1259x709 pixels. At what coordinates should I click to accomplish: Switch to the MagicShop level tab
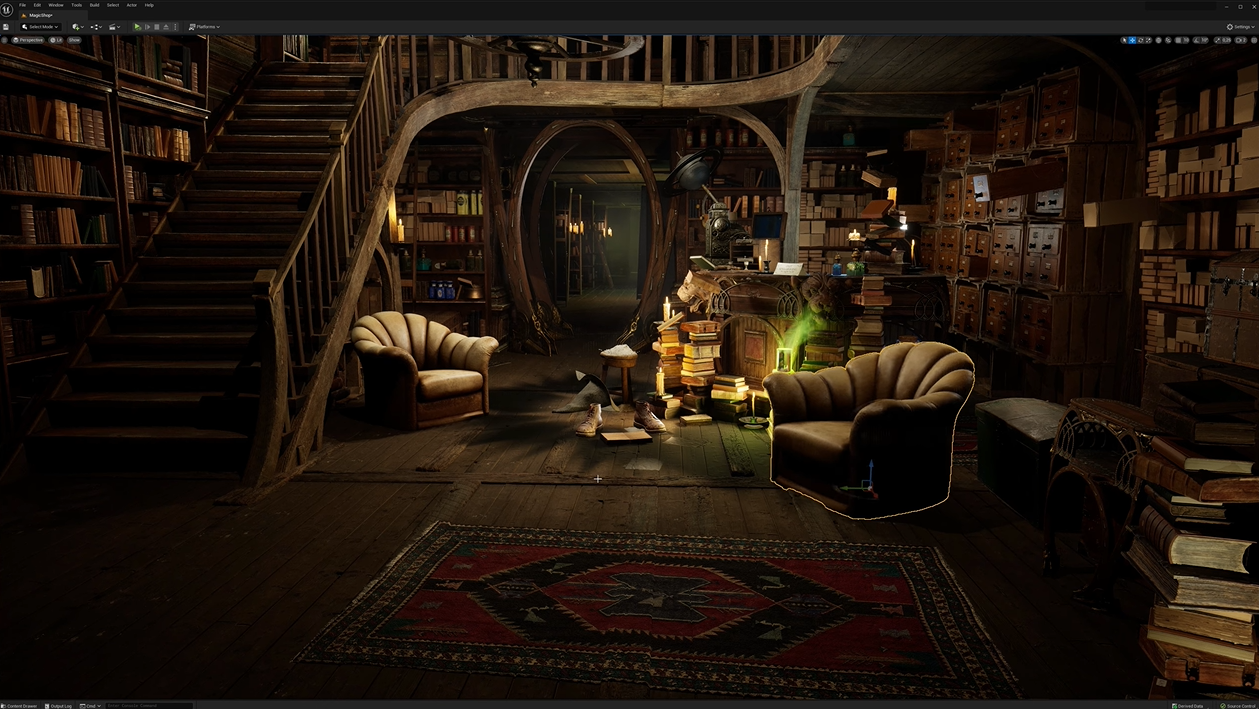coord(40,16)
